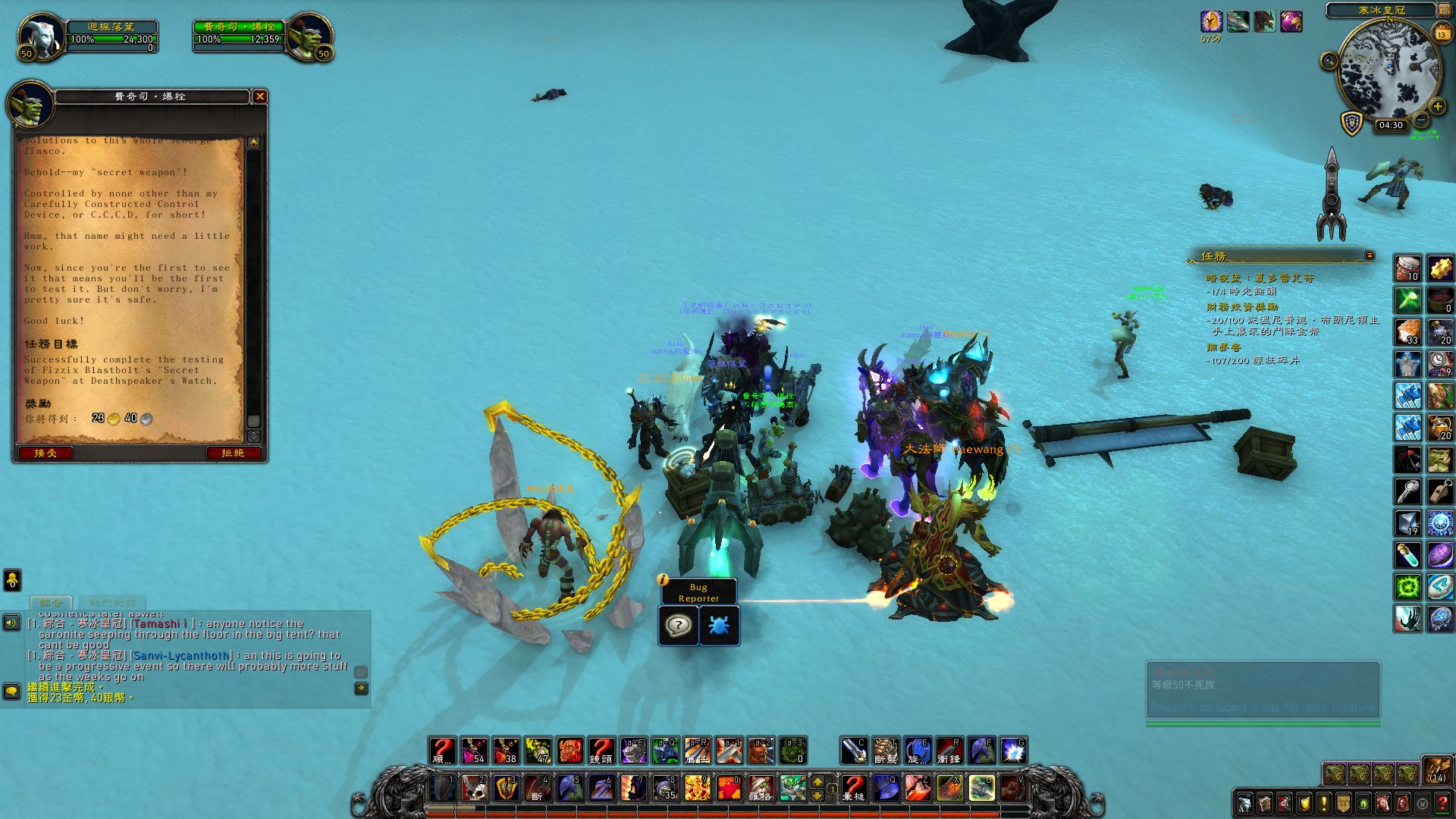
Task: Open the mounts collection horse button
Action: pyautogui.click(x=1383, y=803)
